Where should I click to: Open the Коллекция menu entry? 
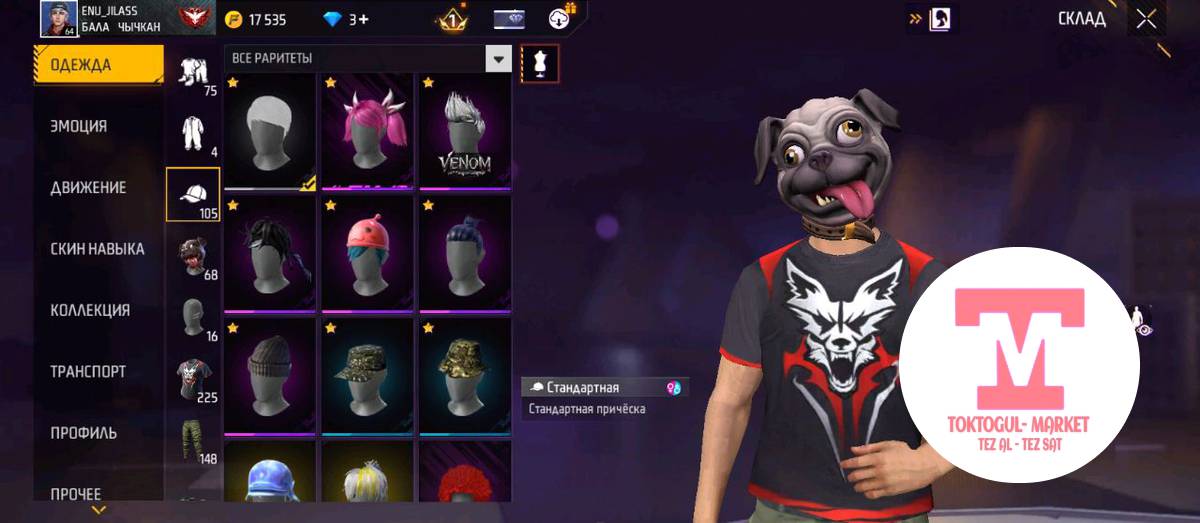click(x=90, y=310)
